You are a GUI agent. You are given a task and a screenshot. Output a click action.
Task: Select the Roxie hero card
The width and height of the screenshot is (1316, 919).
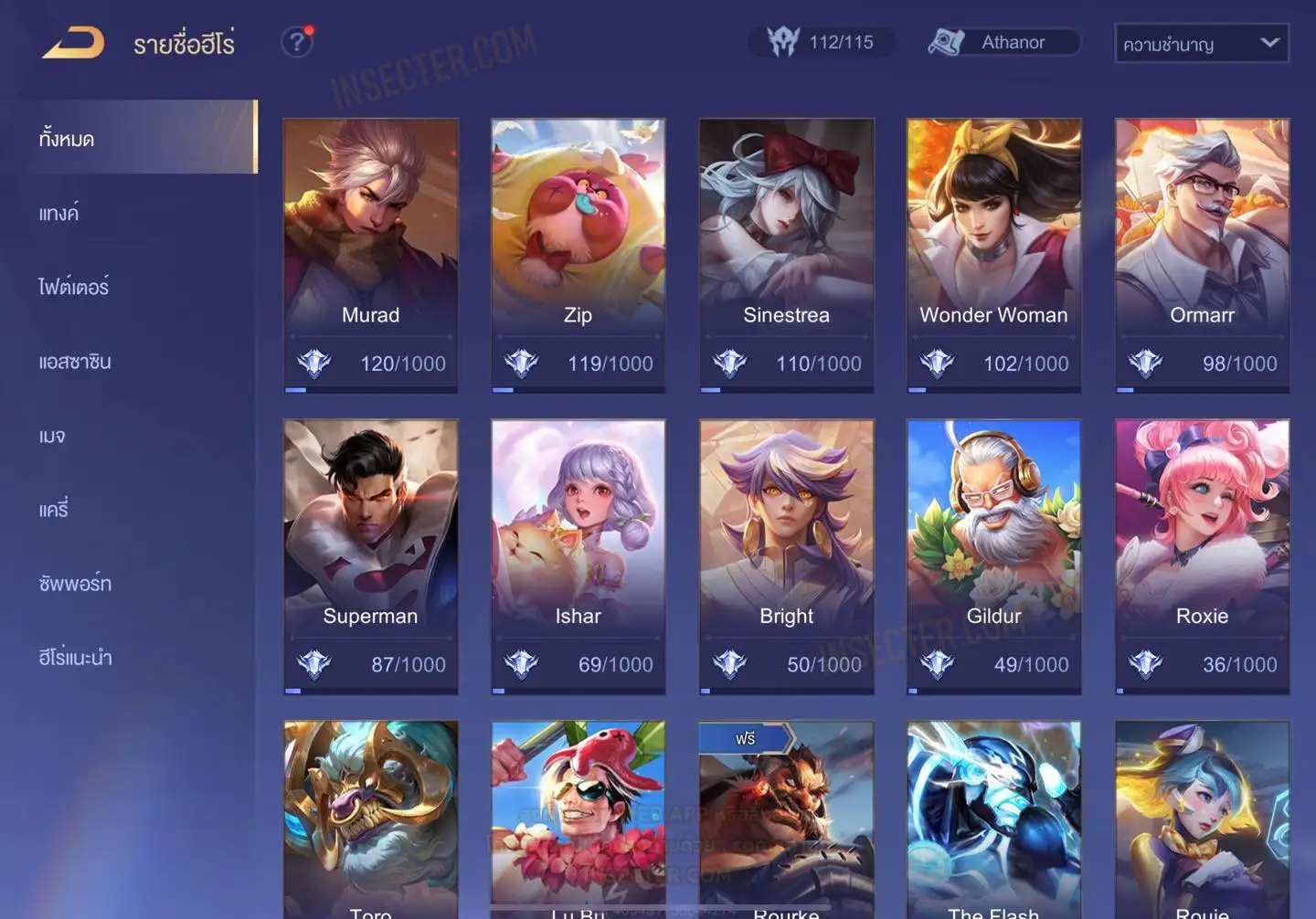click(x=1202, y=556)
